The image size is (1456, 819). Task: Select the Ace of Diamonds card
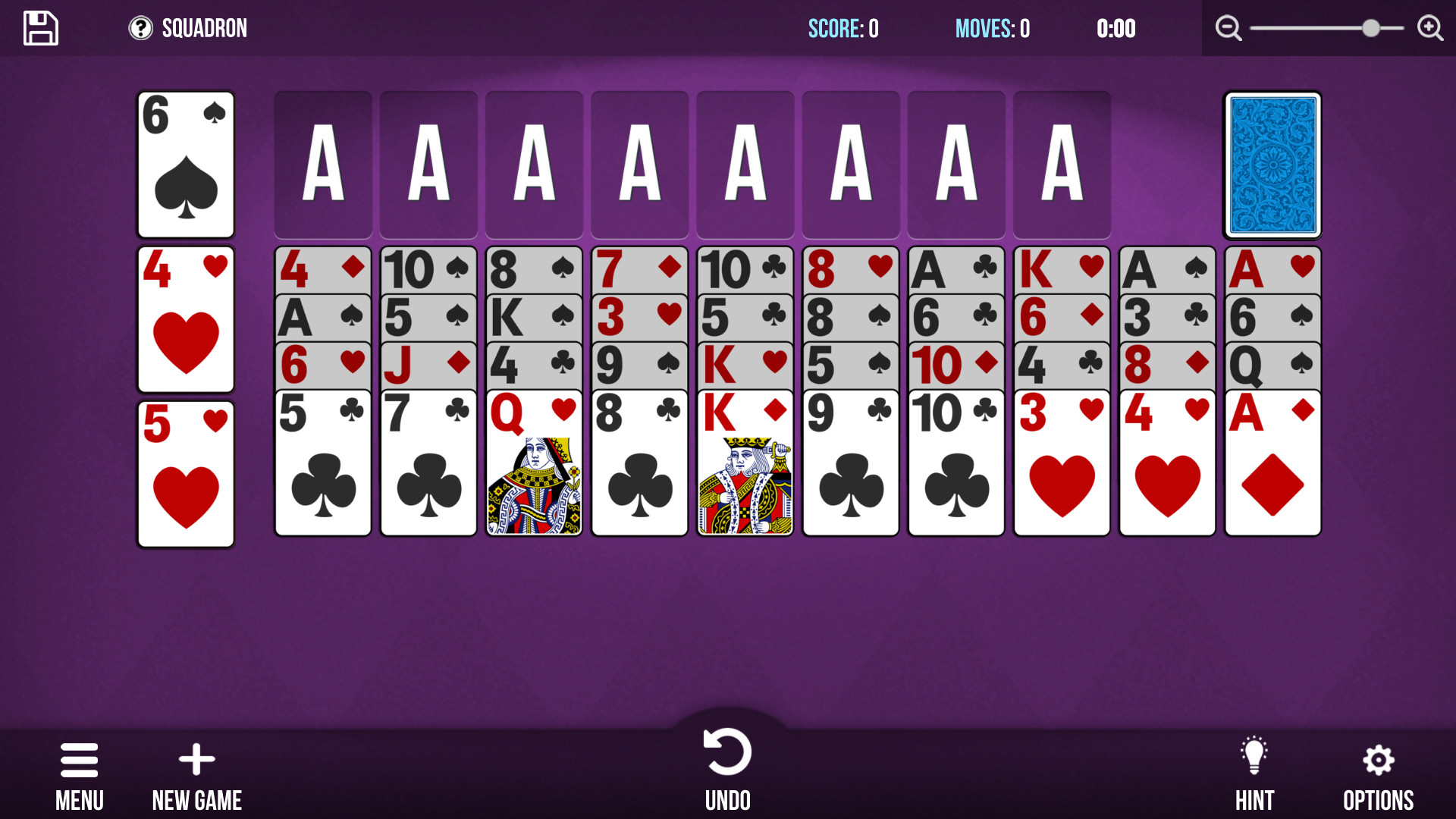pyautogui.click(x=1272, y=463)
